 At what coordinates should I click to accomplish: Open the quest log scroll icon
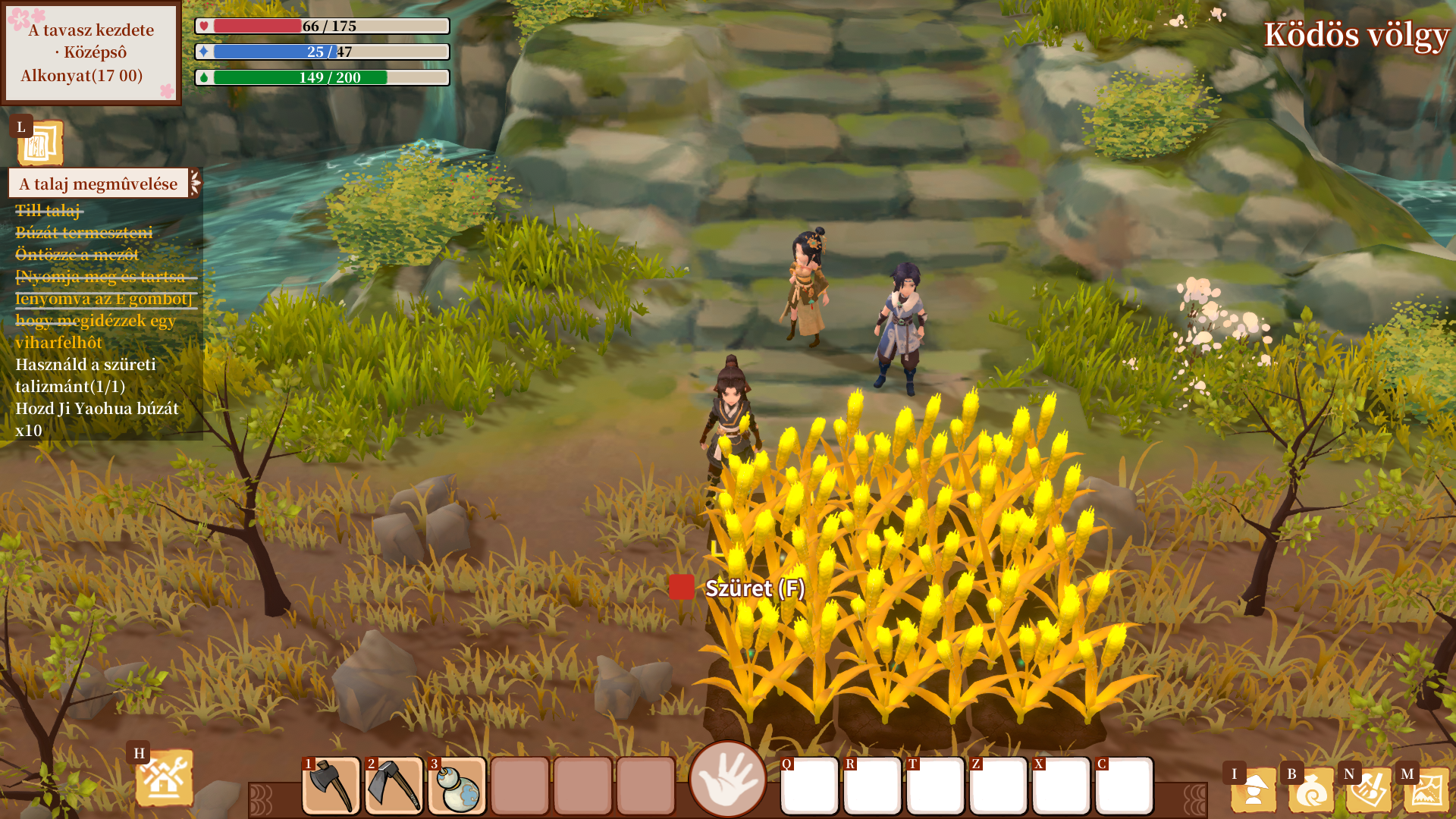[x=39, y=143]
